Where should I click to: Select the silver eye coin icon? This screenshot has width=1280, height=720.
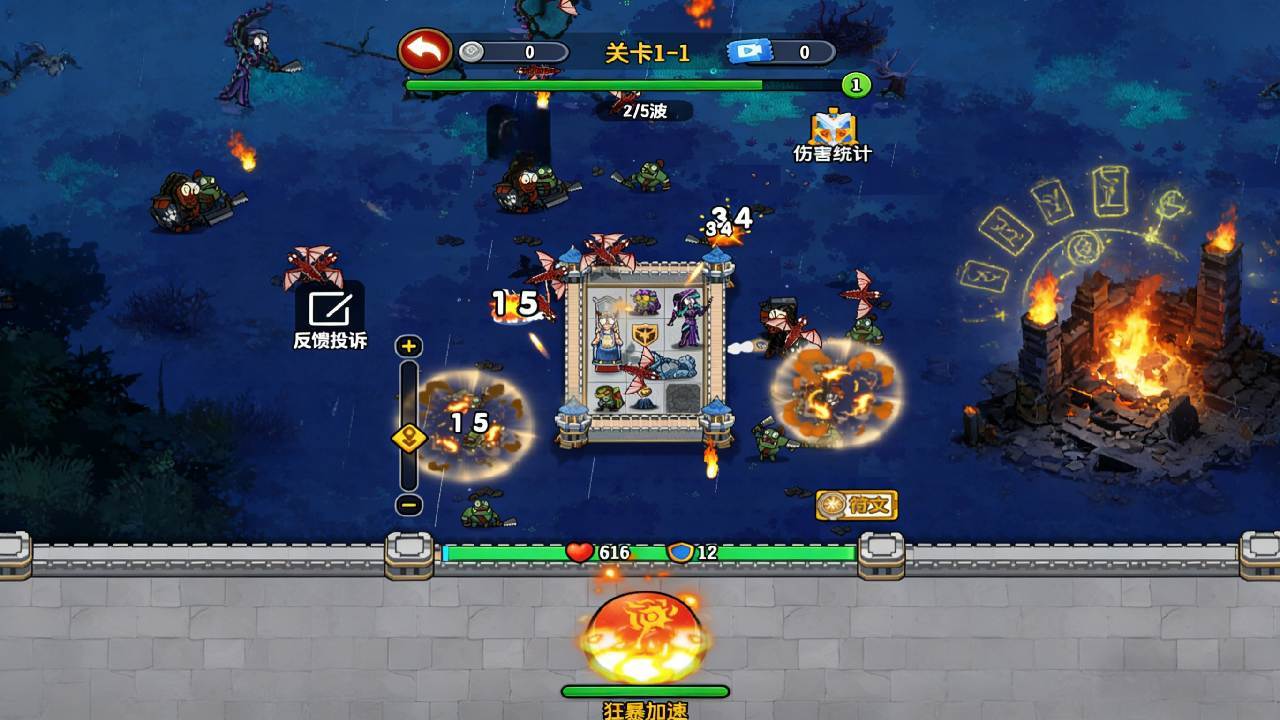[472, 52]
